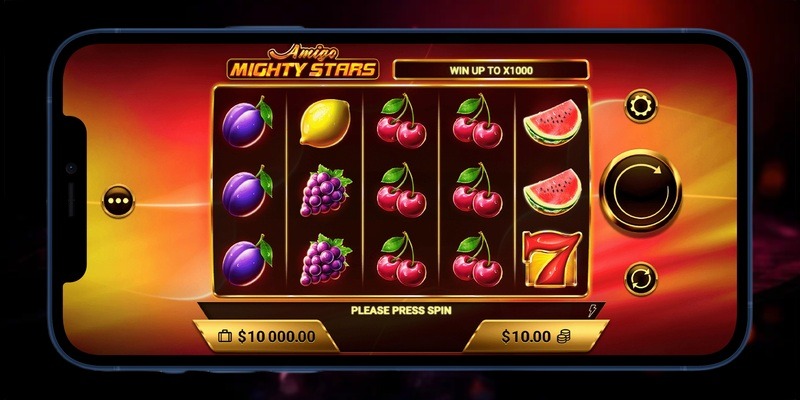Open the three-dot menu button
The image size is (800, 400).
point(120,200)
